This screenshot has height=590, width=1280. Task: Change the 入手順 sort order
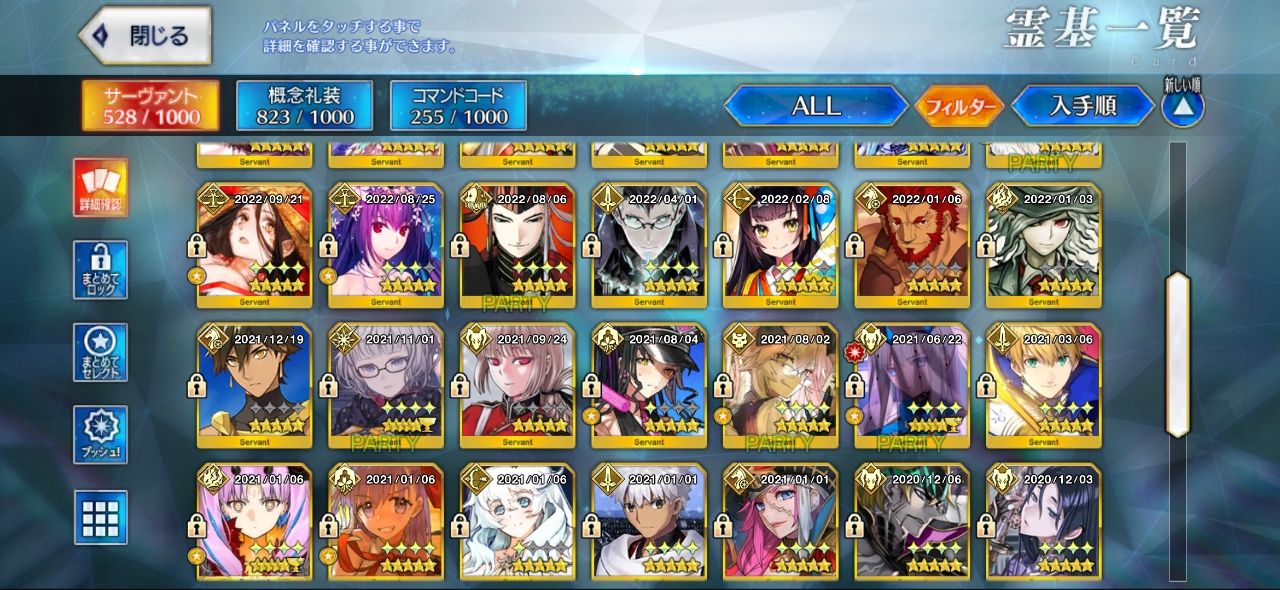click(1082, 106)
